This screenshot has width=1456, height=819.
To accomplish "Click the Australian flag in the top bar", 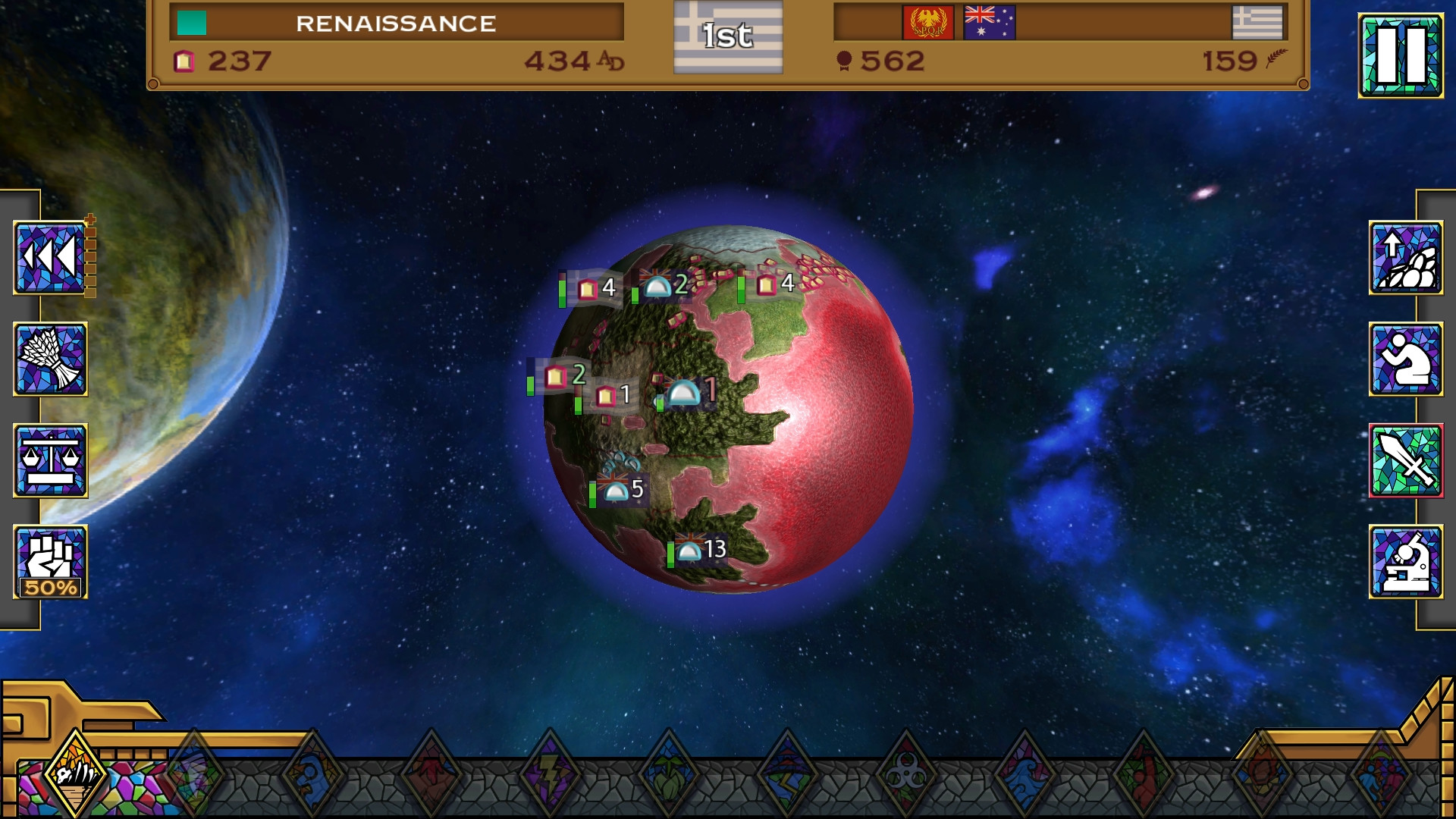I will (989, 23).
